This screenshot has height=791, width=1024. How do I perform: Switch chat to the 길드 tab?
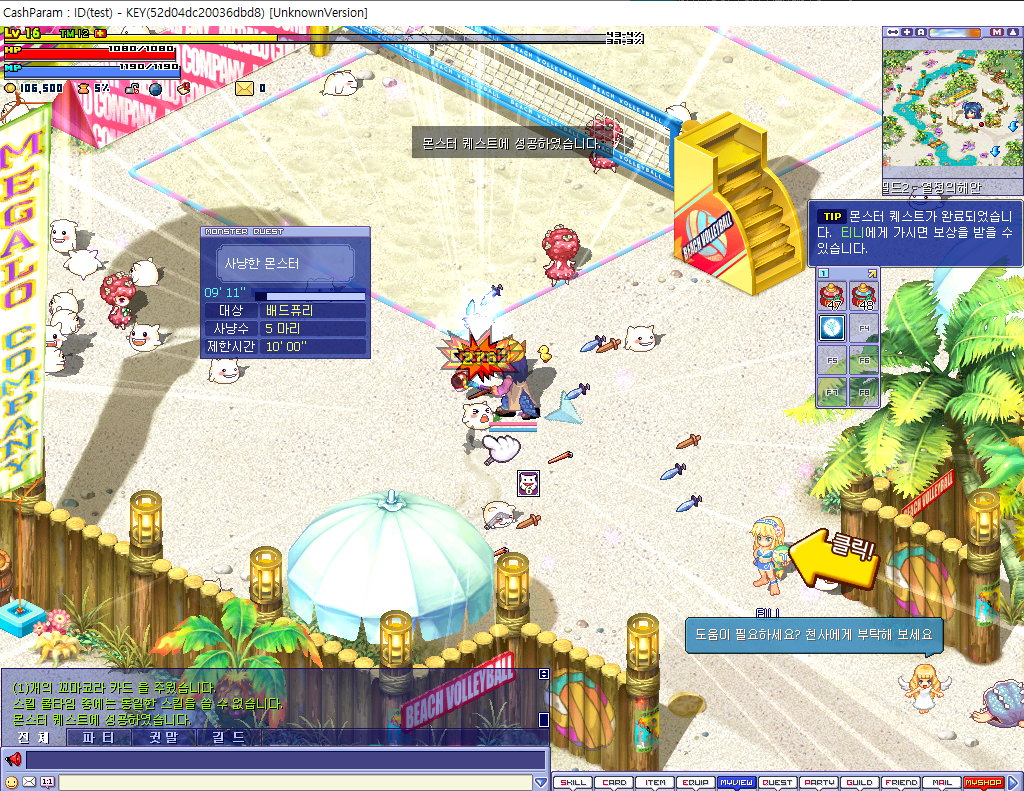229,738
